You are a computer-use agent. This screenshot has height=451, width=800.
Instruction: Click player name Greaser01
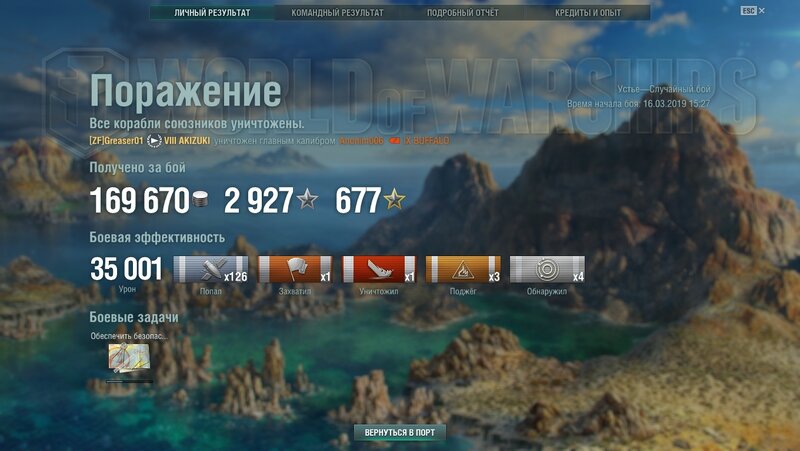coord(117,140)
